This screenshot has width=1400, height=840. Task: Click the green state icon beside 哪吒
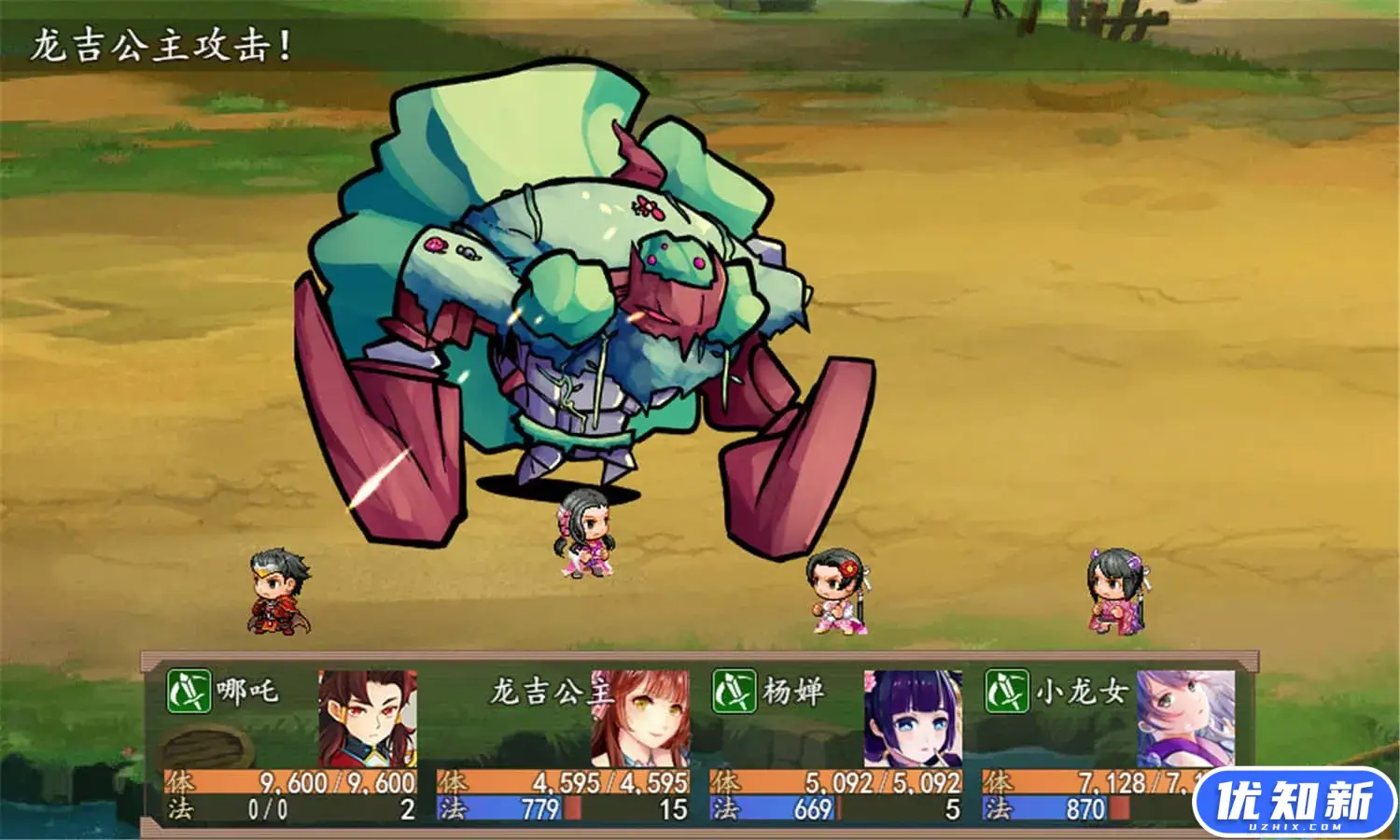pyautogui.click(x=189, y=692)
